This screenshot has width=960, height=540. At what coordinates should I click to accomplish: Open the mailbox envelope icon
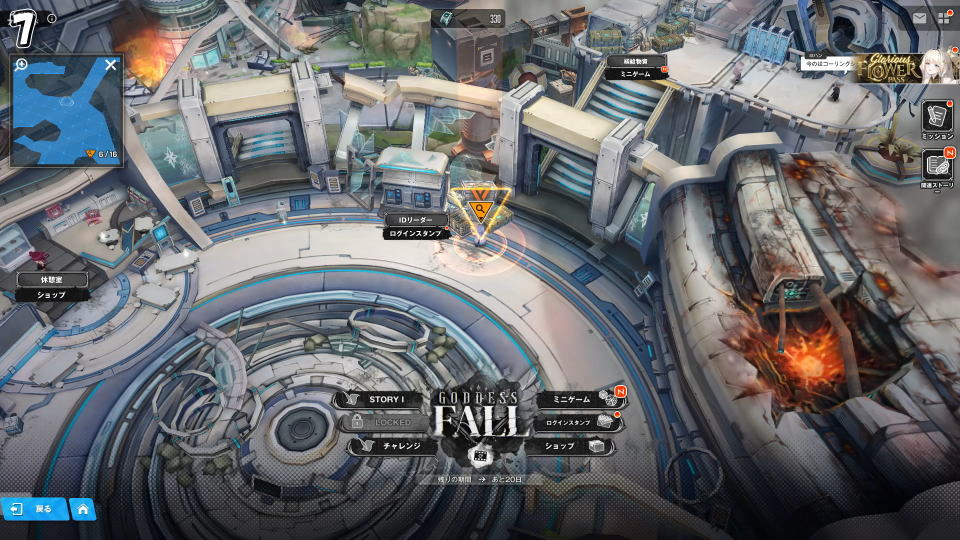tap(920, 17)
